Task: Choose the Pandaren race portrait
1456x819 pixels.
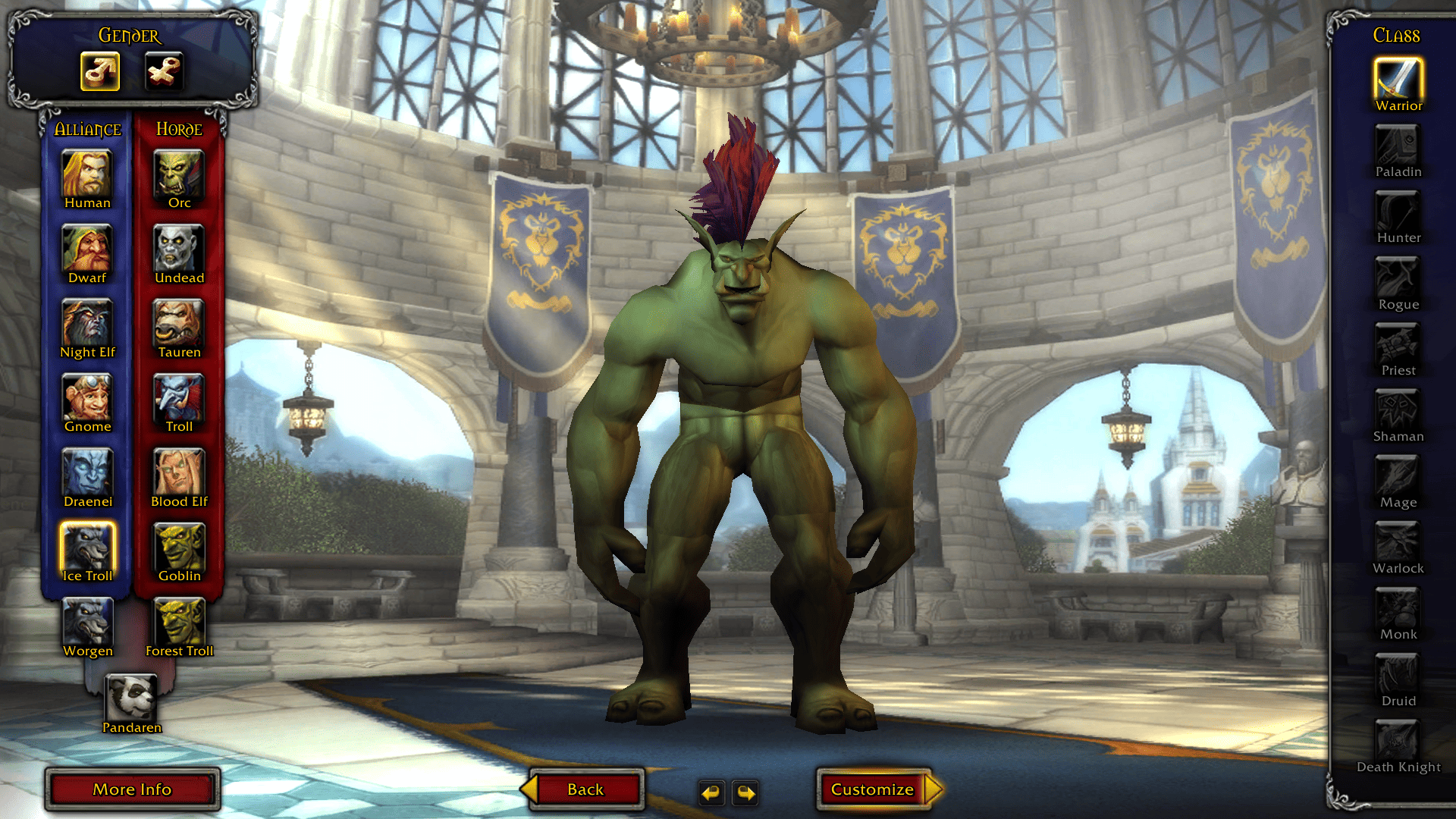Action: tap(132, 698)
